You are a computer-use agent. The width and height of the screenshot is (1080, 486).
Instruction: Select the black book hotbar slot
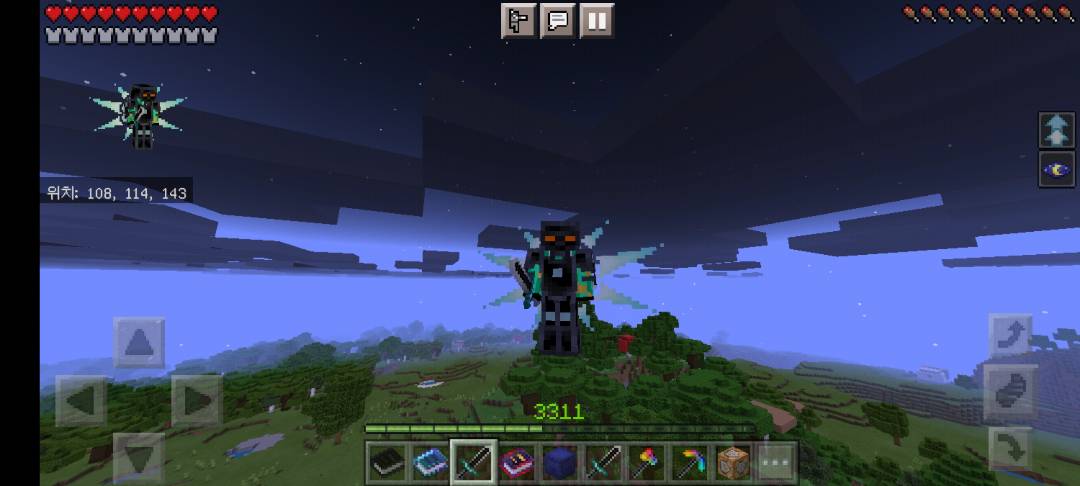(387, 463)
